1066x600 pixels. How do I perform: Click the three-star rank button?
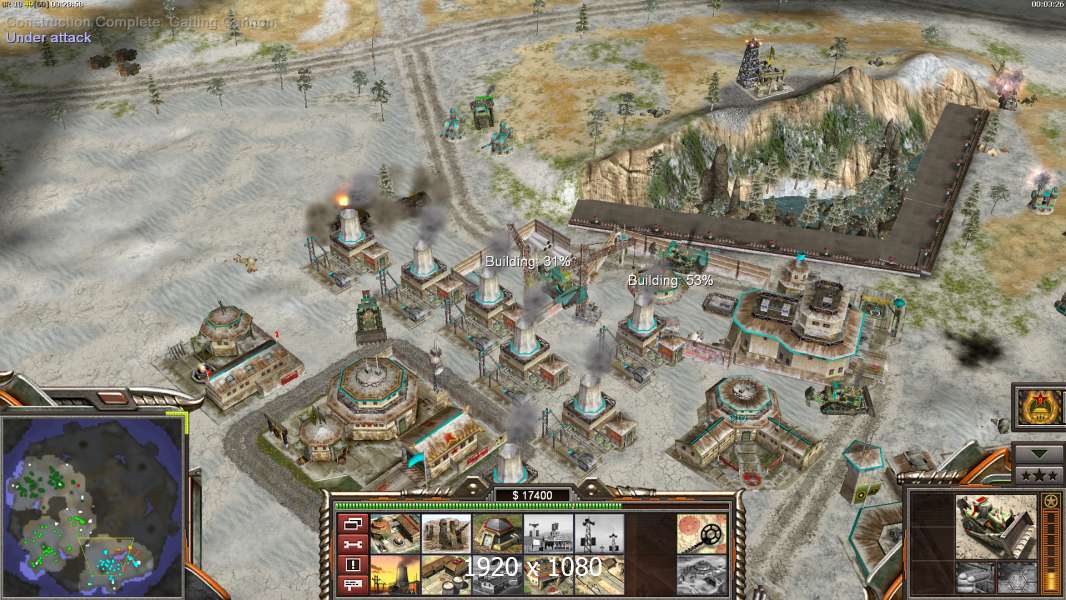tap(1039, 474)
